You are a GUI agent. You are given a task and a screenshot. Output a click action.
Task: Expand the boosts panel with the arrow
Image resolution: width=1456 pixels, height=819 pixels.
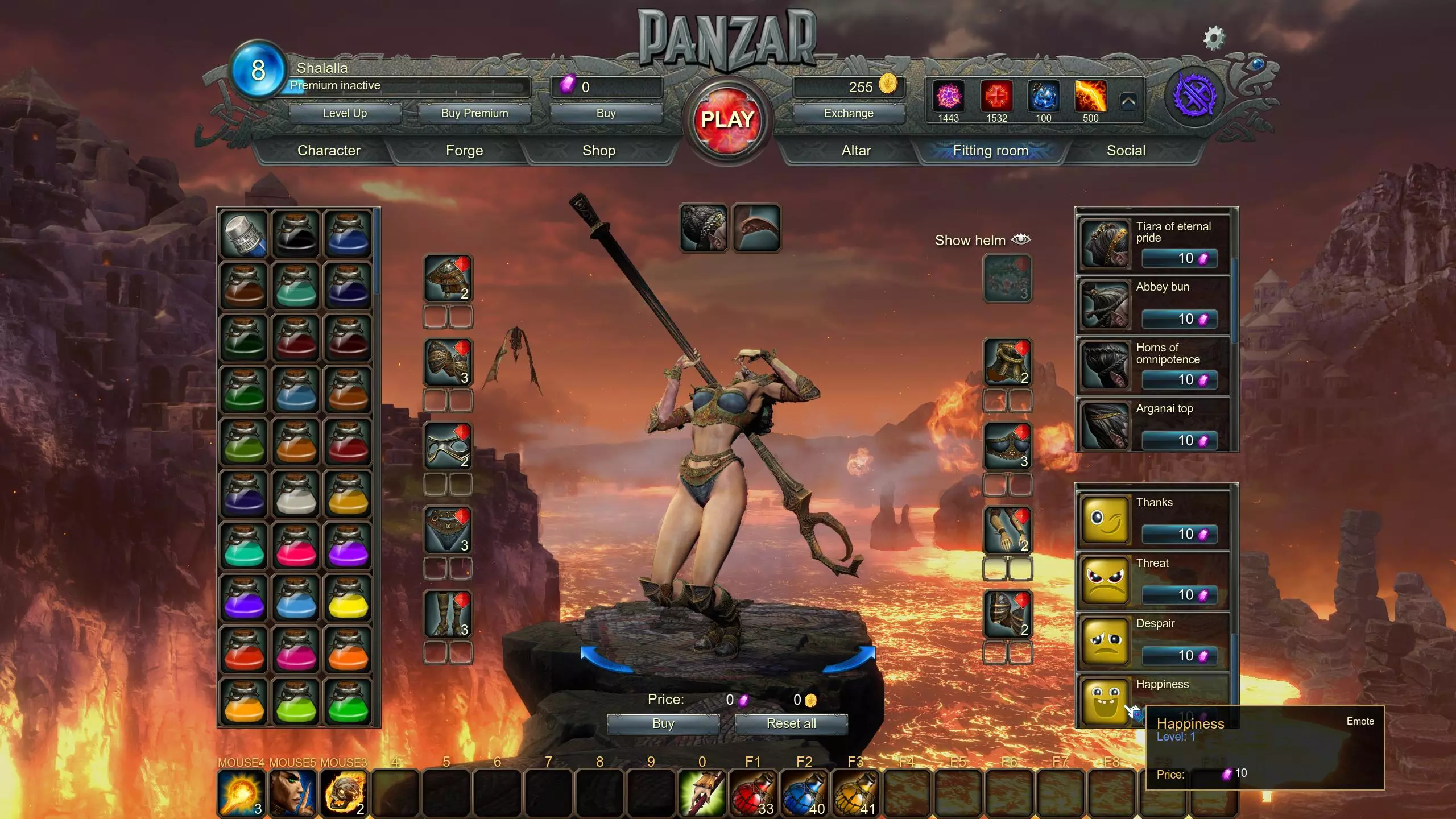pyautogui.click(x=1129, y=102)
